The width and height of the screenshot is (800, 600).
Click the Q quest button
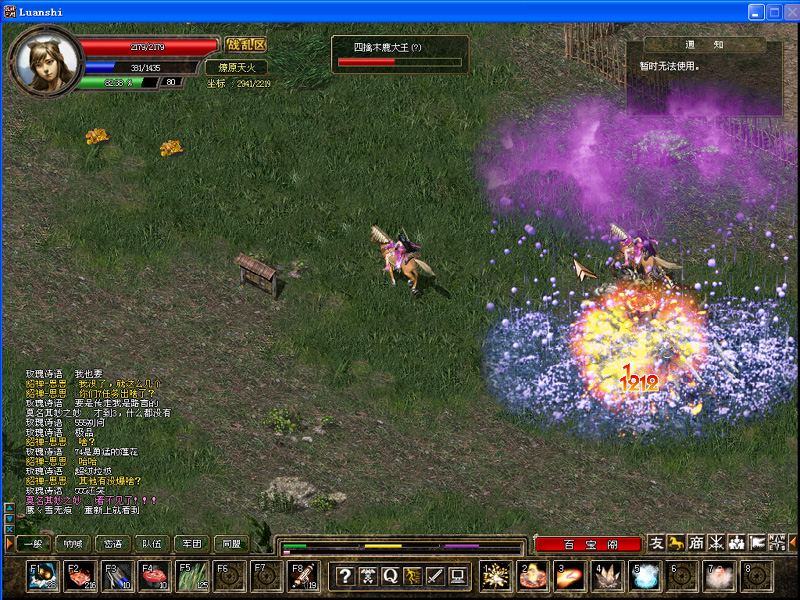[x=388, y=575]
